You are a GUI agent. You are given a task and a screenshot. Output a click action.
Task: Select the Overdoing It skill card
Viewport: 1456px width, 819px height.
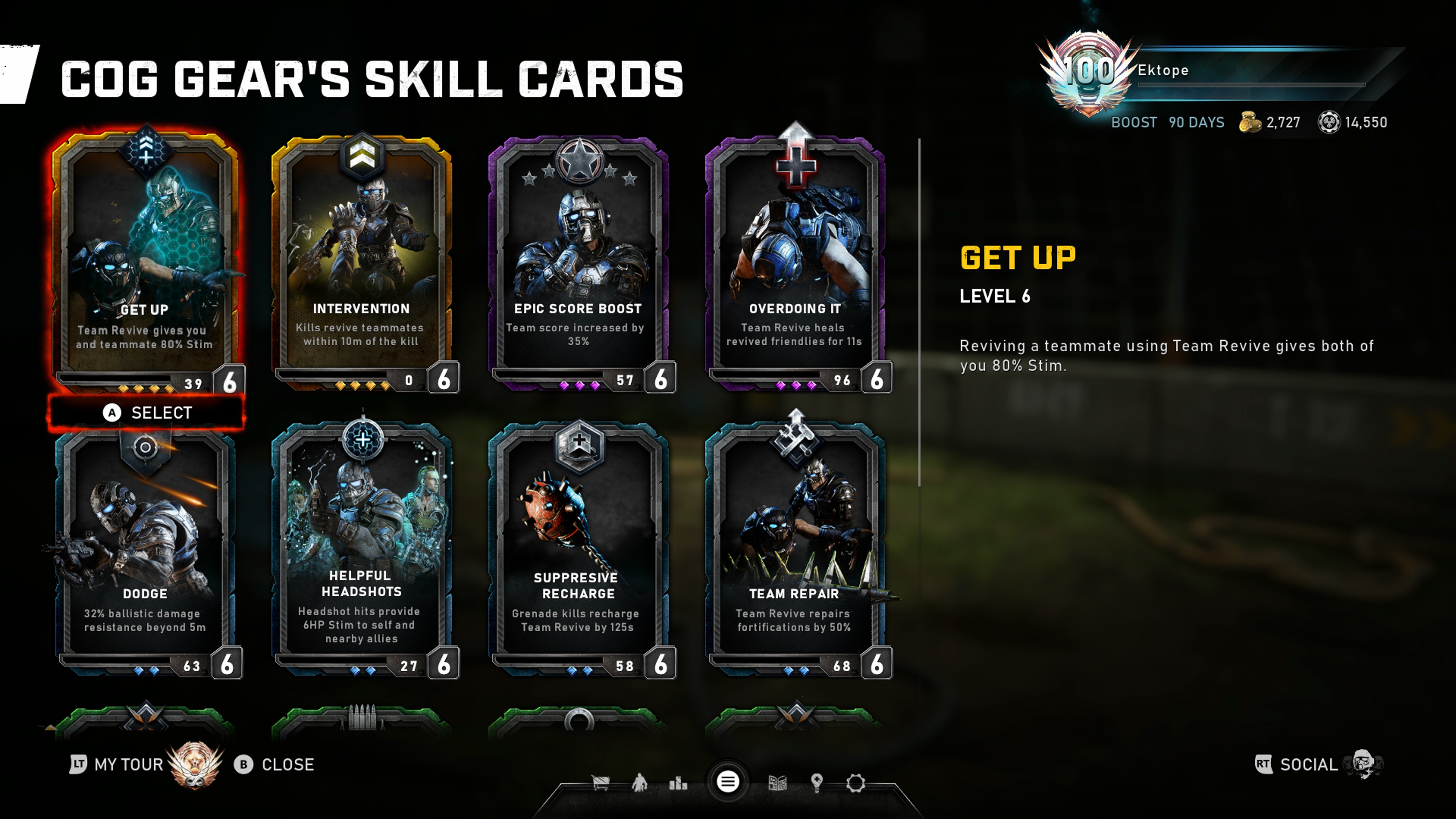click(x=795, y=260)
